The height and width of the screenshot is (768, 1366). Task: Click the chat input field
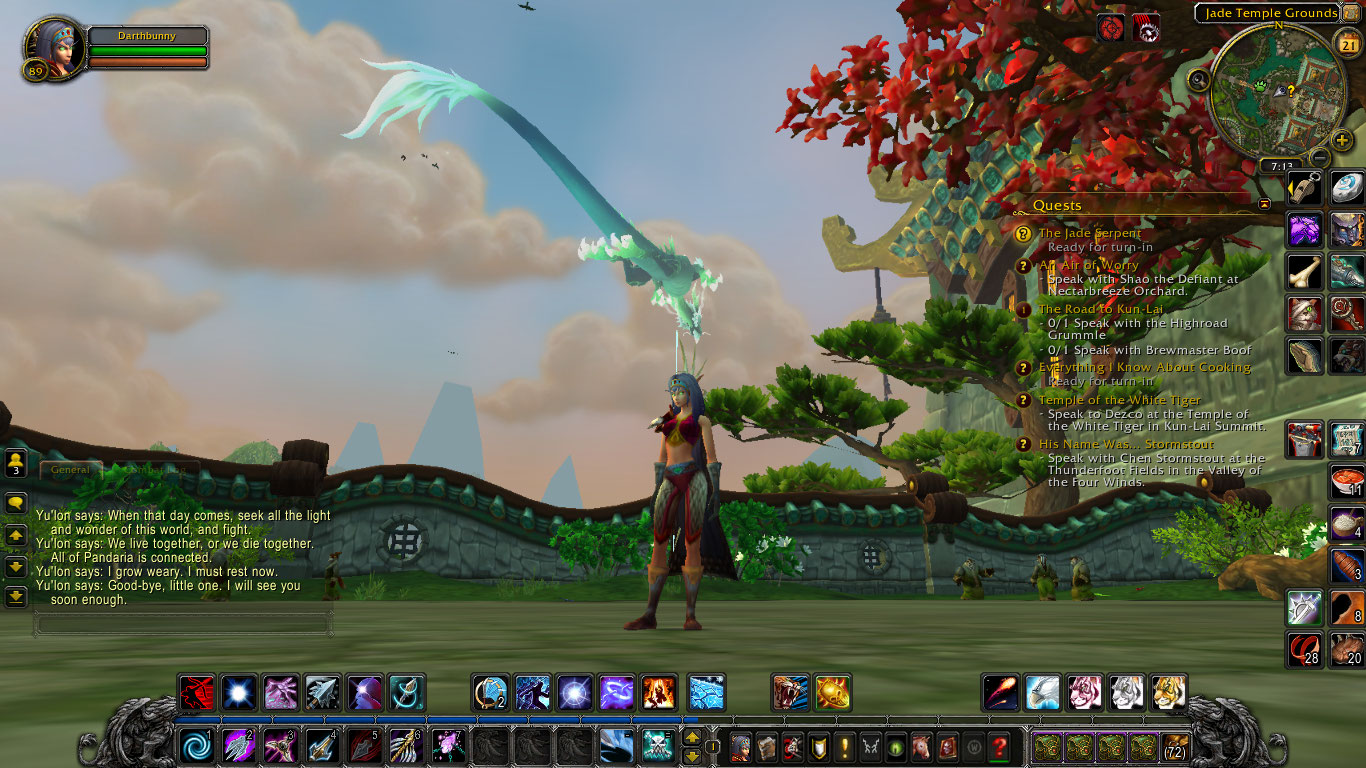[183, 624]
